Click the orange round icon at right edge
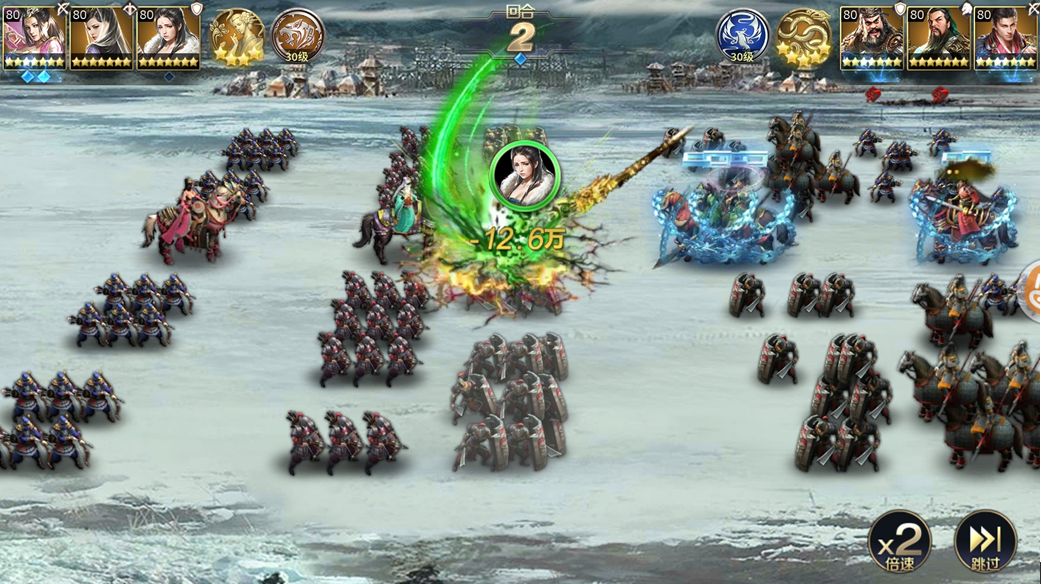The width and height of the screenshot is (1042, 584). 1030,292
